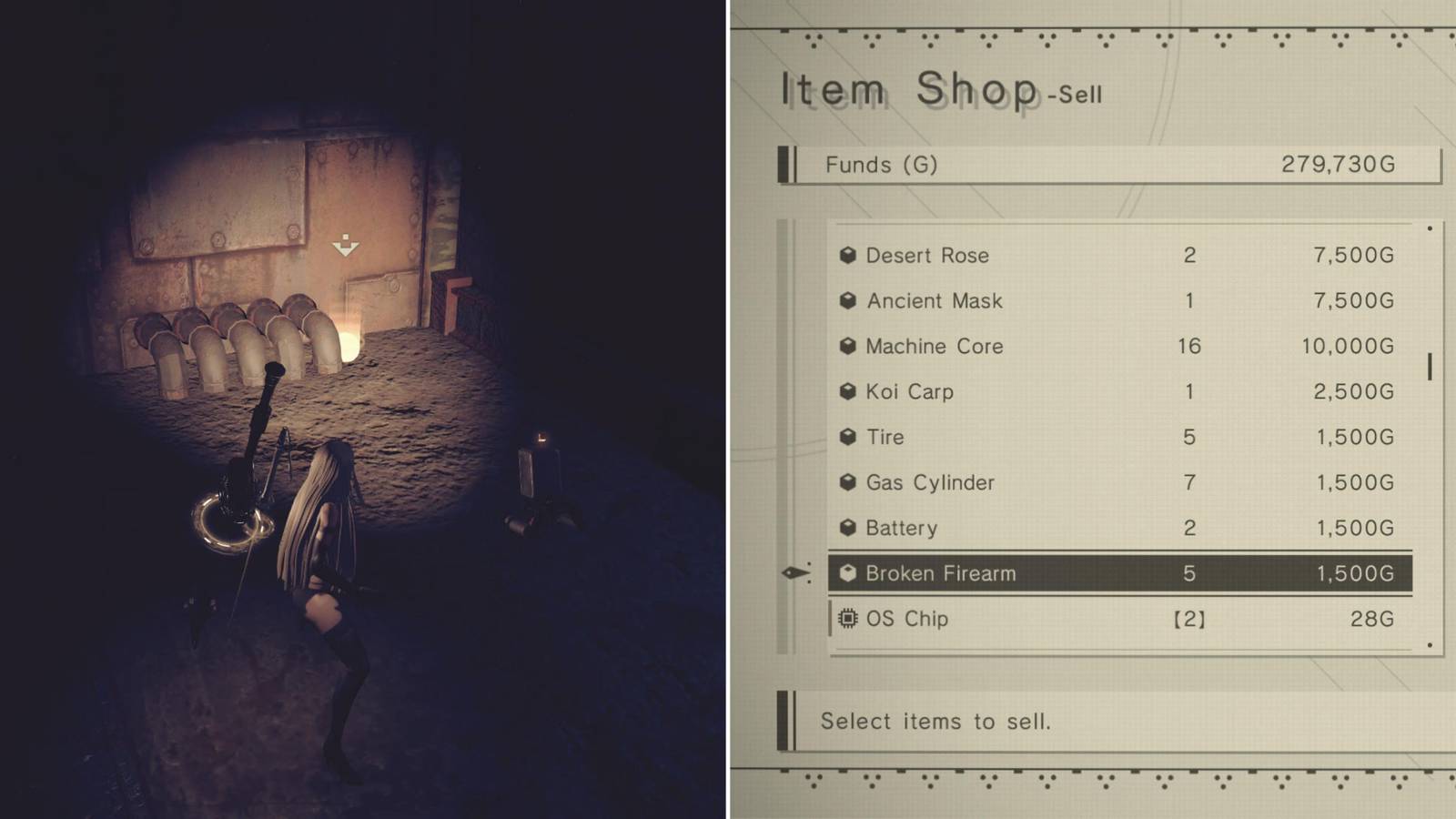Select the highlighted Broken Firearm row
The width and height of the screenshot is (1456, 819).
coord(1119,573)
